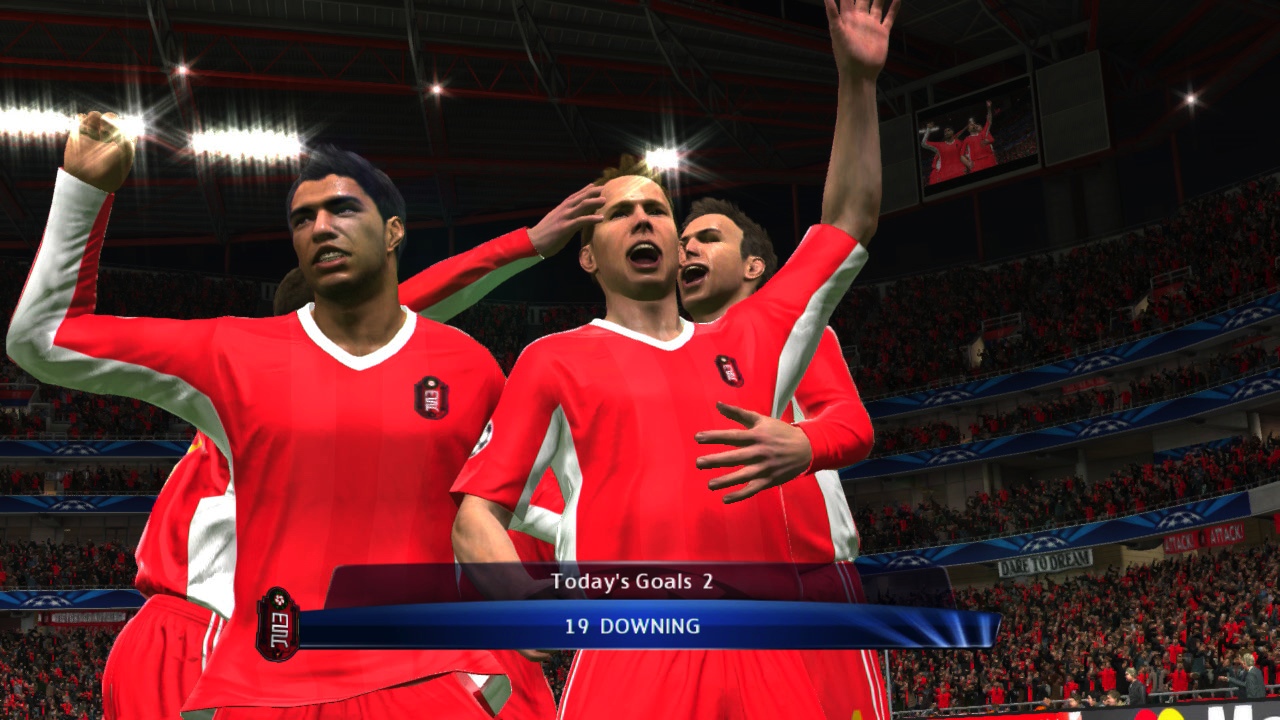Open details on the goal count number 2
The width and height of the screenshot is (1280, 720).
706,580
